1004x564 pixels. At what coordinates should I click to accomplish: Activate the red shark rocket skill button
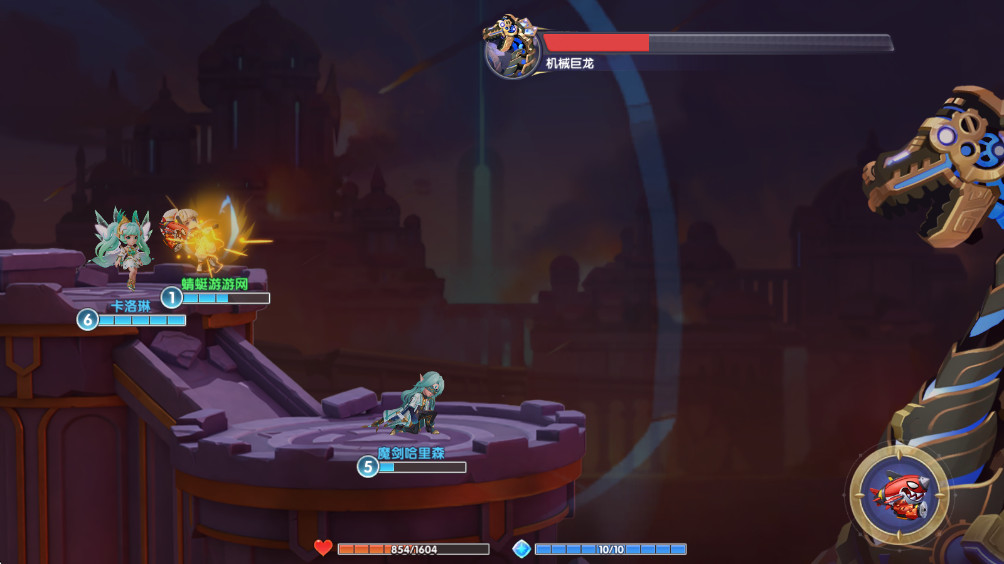(899, 494)
